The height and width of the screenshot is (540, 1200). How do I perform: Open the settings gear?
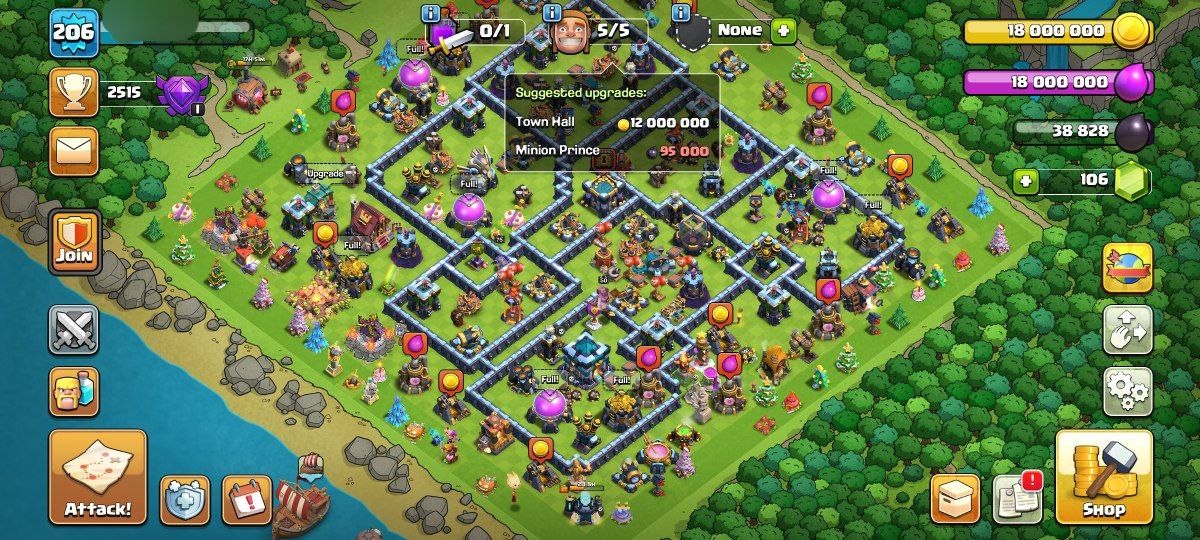coord(1127,390)
